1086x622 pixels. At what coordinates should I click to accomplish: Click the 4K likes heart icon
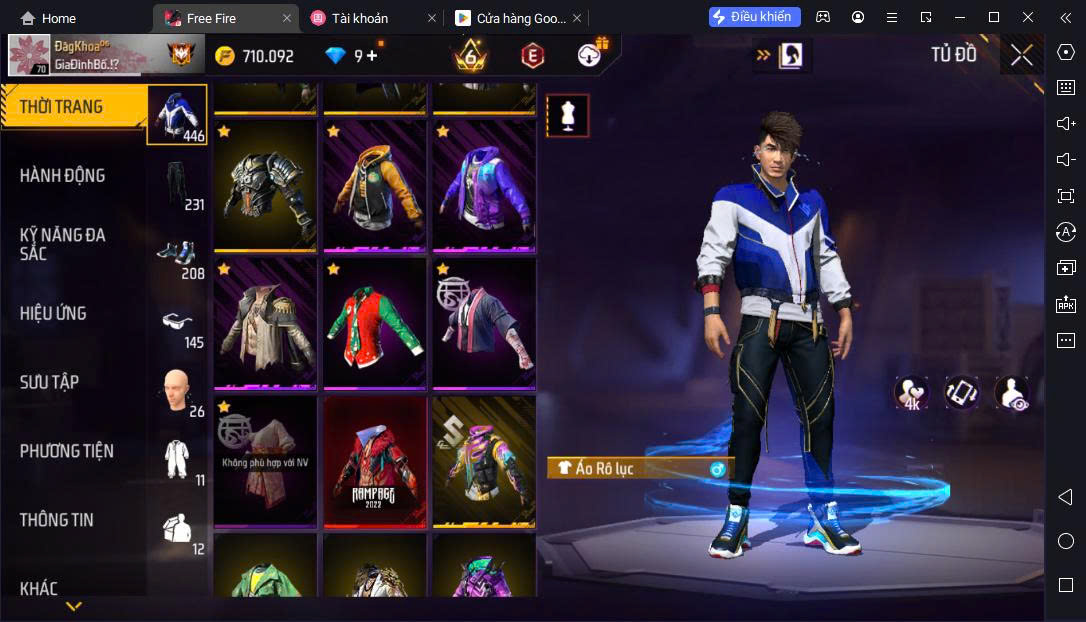911,393
